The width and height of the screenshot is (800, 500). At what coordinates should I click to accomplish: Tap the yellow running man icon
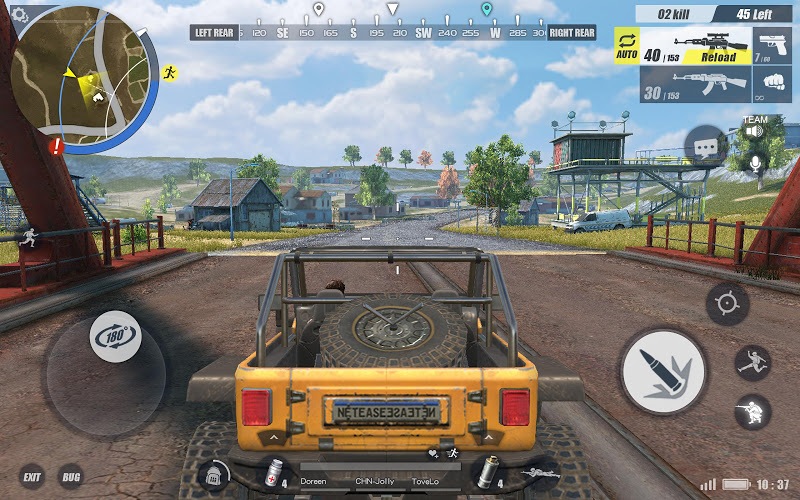(169, 72)
